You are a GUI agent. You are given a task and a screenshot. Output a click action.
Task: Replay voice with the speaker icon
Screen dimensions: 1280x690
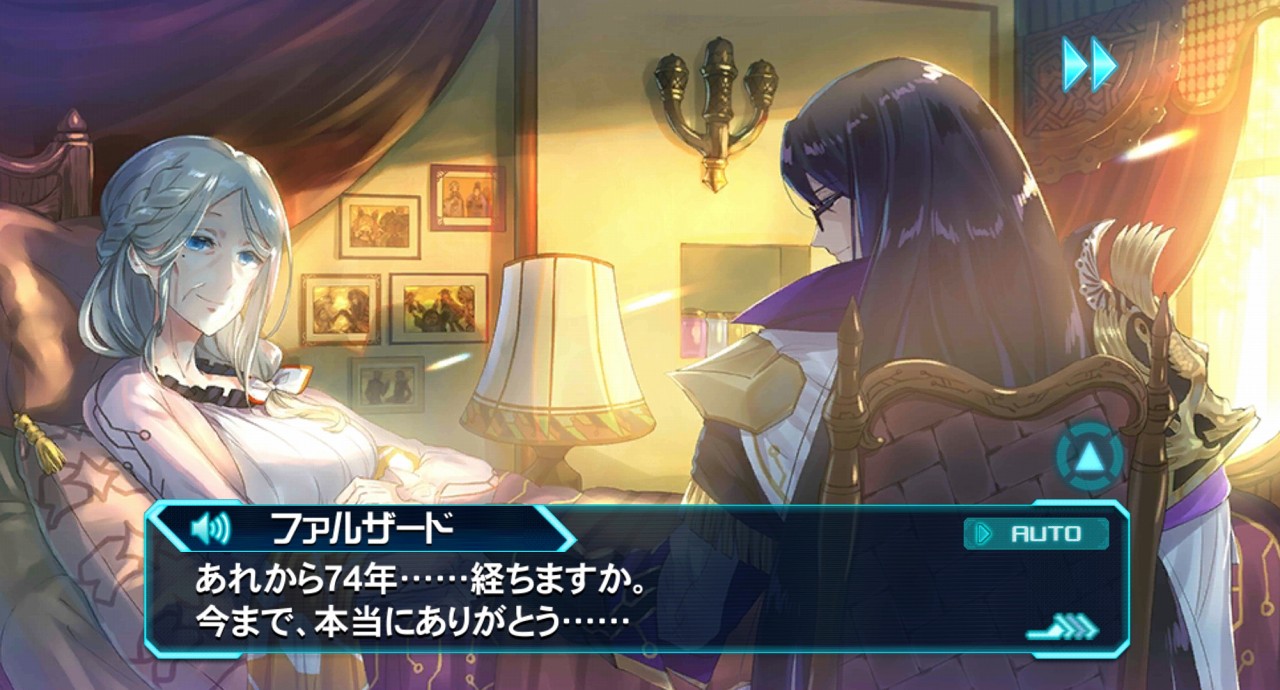pyautogui.click(x=211, y=527)
